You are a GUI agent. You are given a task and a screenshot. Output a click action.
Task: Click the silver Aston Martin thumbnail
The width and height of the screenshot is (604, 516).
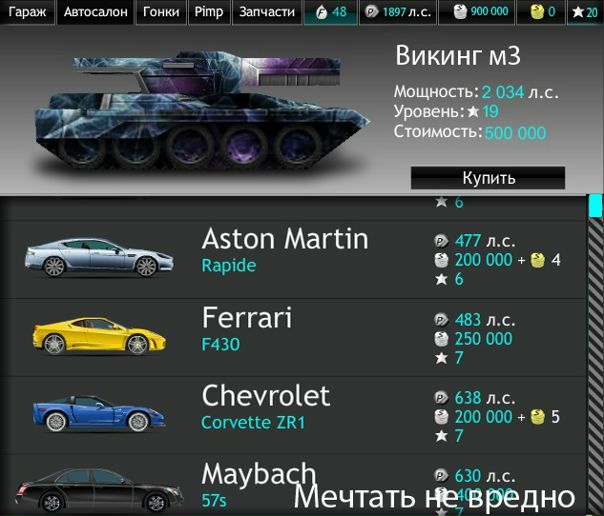92,259
